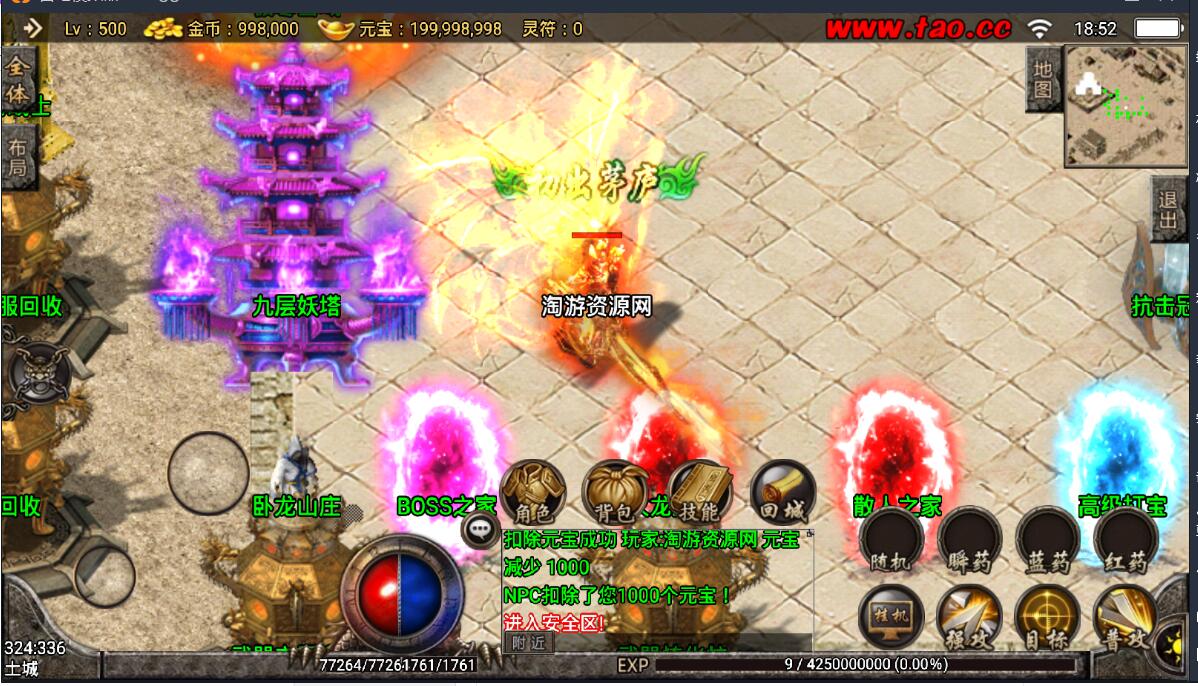Use the 蓝药 mana potion slot
1198x686 pixels.
point(1047,540)
